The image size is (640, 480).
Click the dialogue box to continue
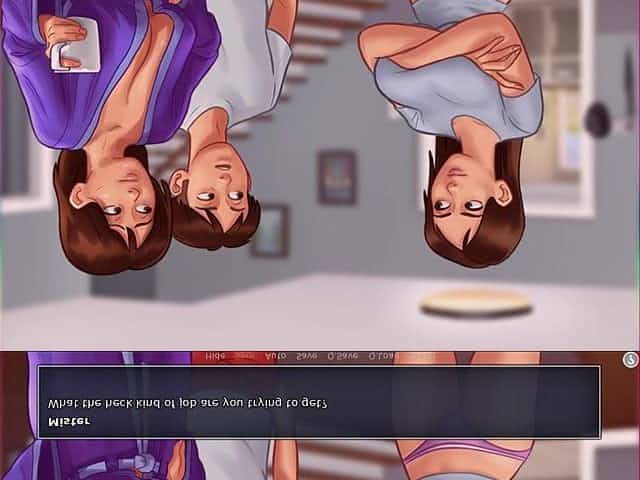click(x=318, y=402)
